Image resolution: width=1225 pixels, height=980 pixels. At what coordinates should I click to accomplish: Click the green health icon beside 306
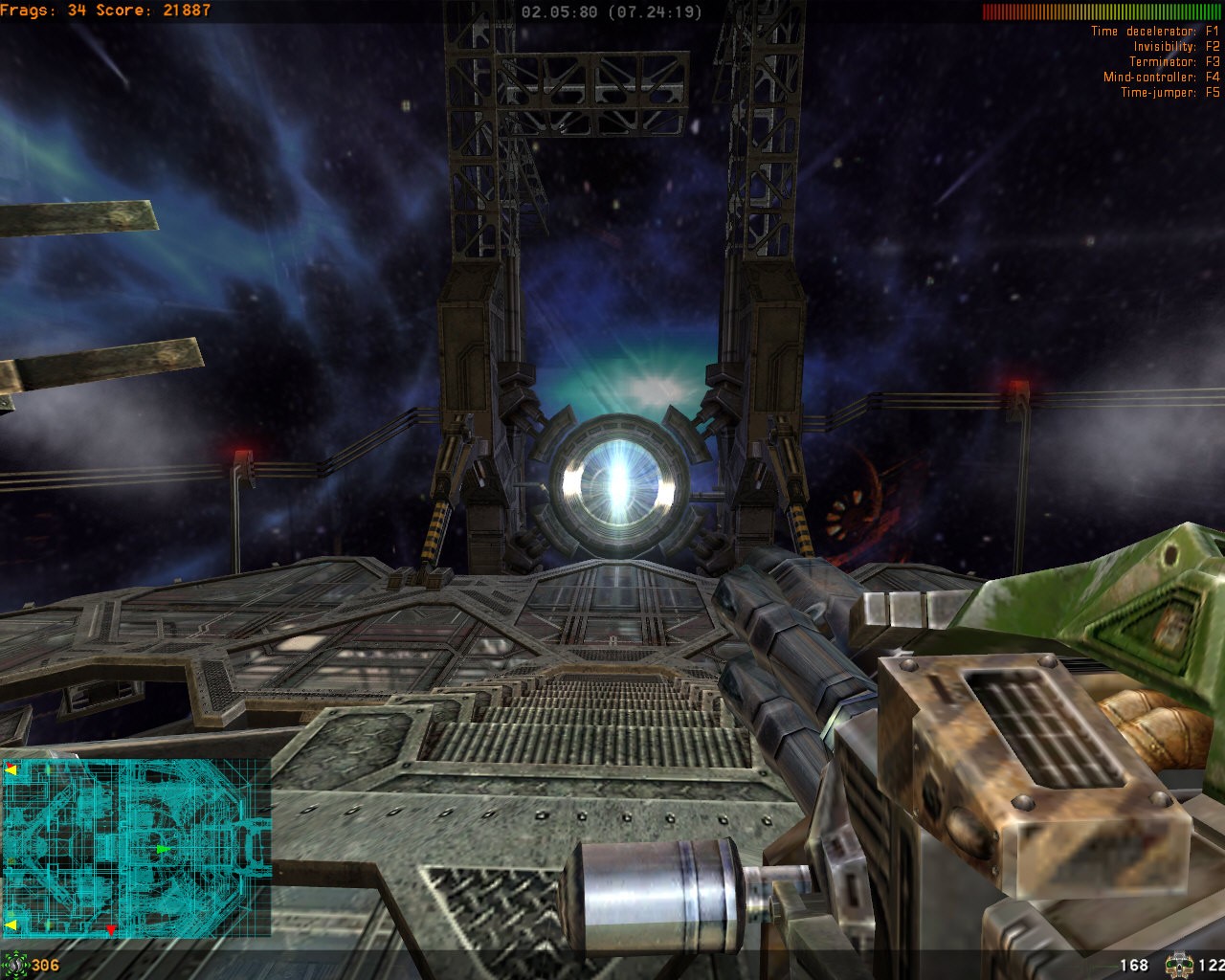[x=14, y=964]
